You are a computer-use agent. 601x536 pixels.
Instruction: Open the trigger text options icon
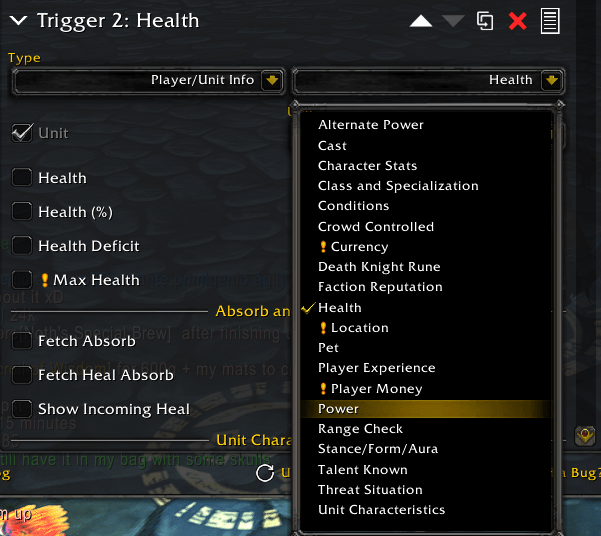[x=550, y=21]
